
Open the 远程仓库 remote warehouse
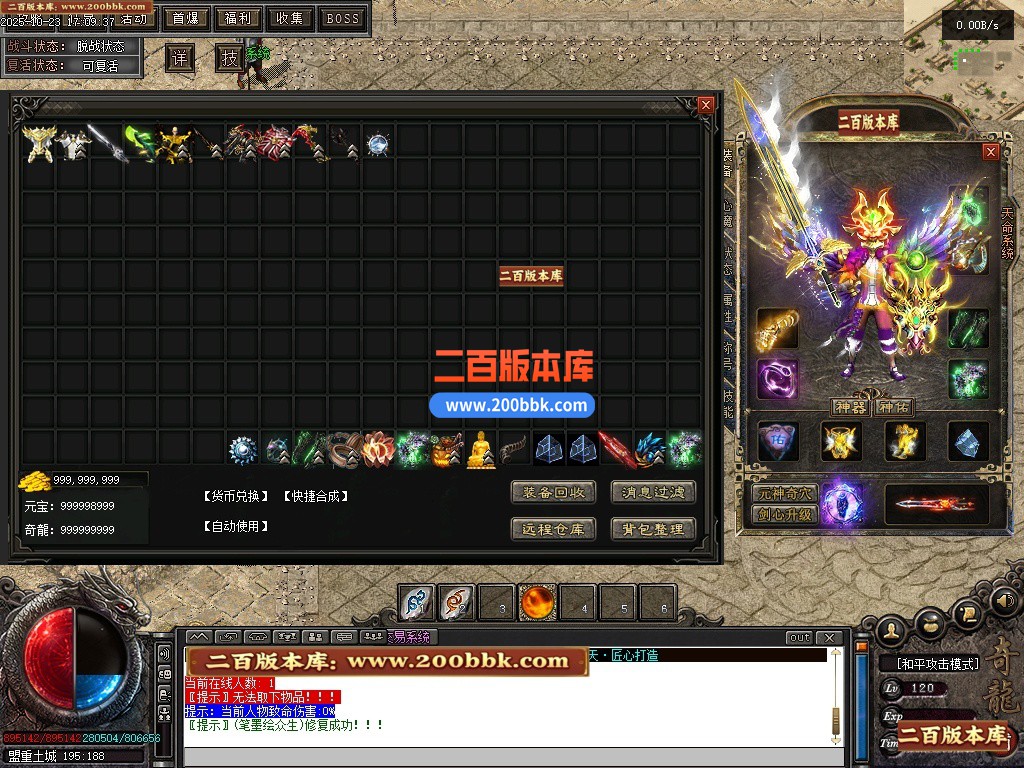553,529
